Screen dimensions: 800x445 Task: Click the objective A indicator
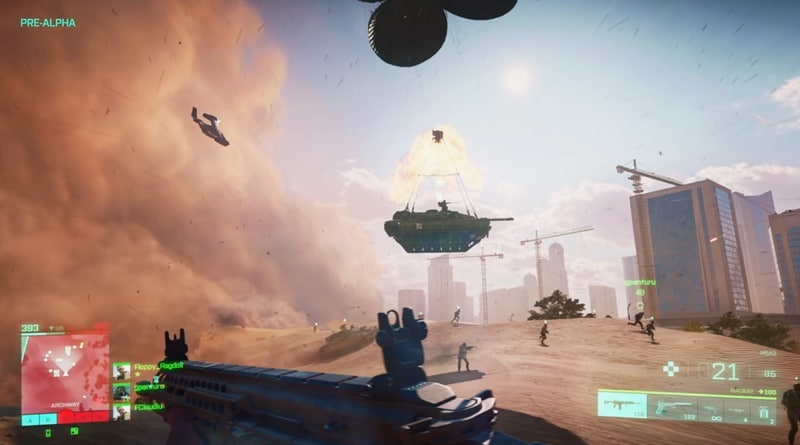click(30, 419)
